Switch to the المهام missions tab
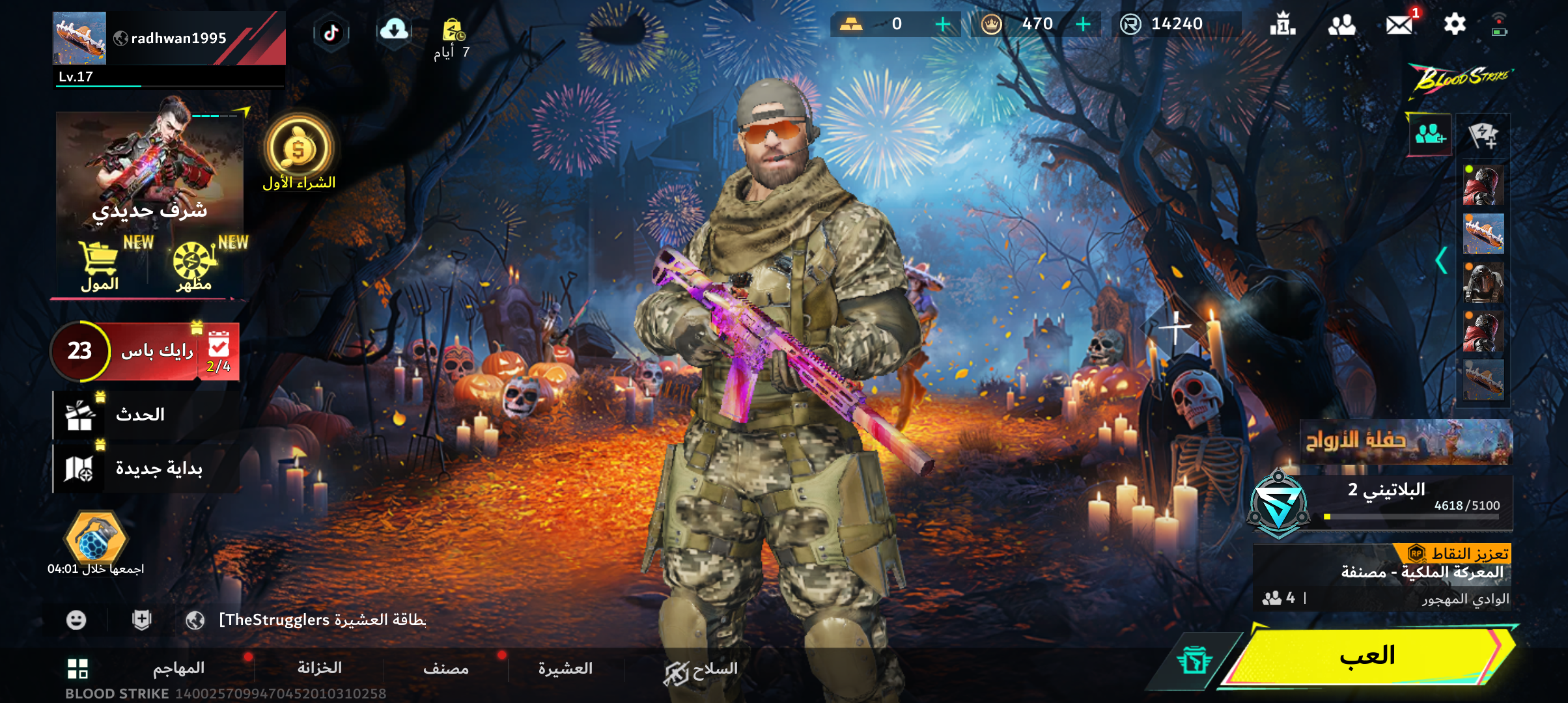This screenshot has width=1568, height=703. pos(179,669)
